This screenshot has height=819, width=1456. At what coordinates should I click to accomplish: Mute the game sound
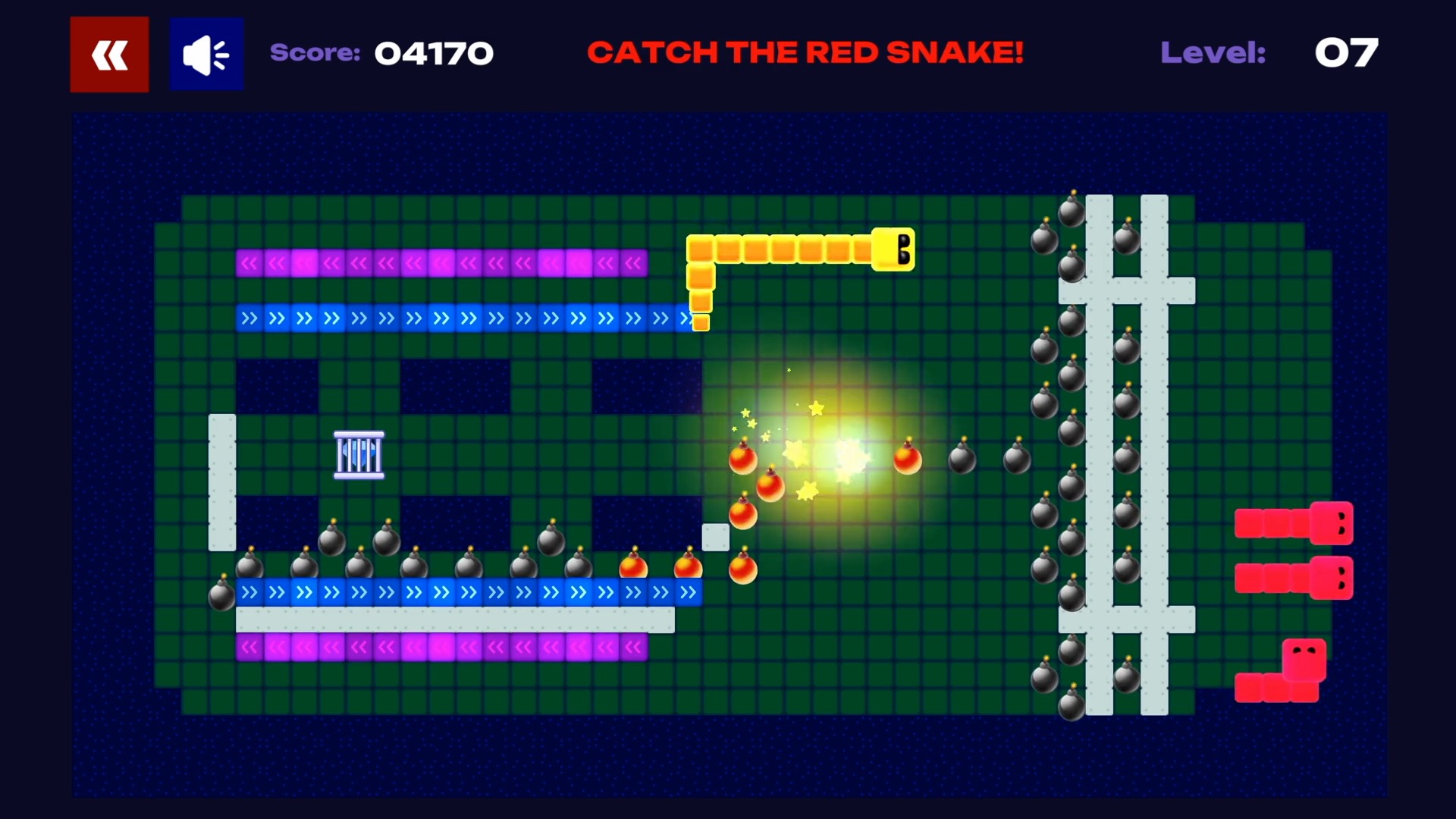click(x=206, y=53)
